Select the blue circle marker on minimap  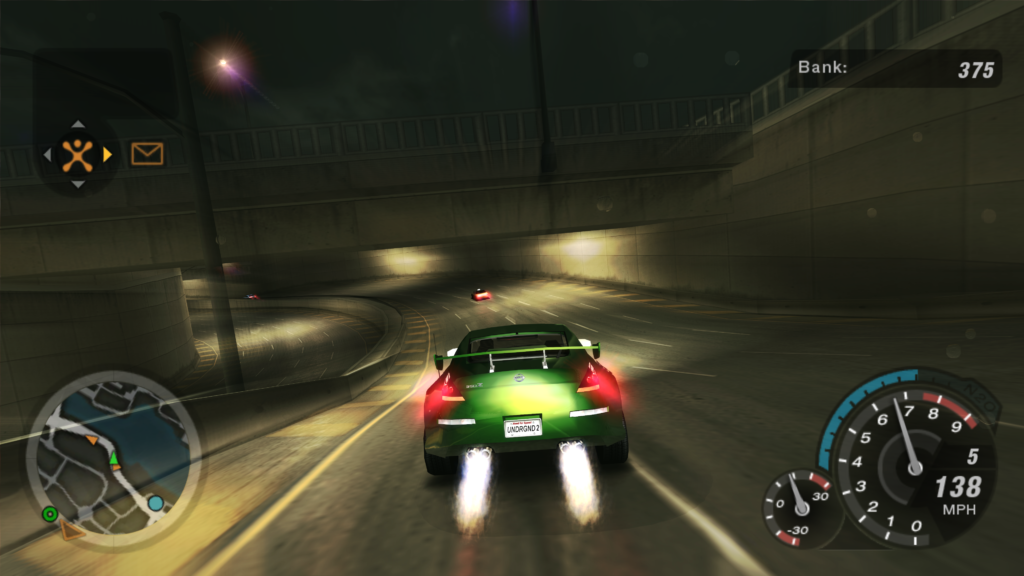tap(156, 503)
